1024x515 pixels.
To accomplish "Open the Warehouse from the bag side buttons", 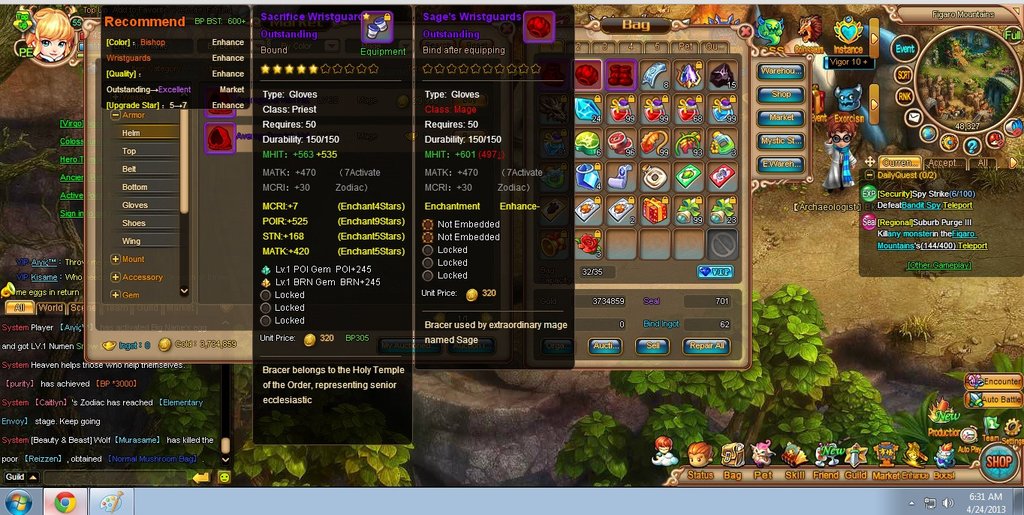I will coord(780,71).
